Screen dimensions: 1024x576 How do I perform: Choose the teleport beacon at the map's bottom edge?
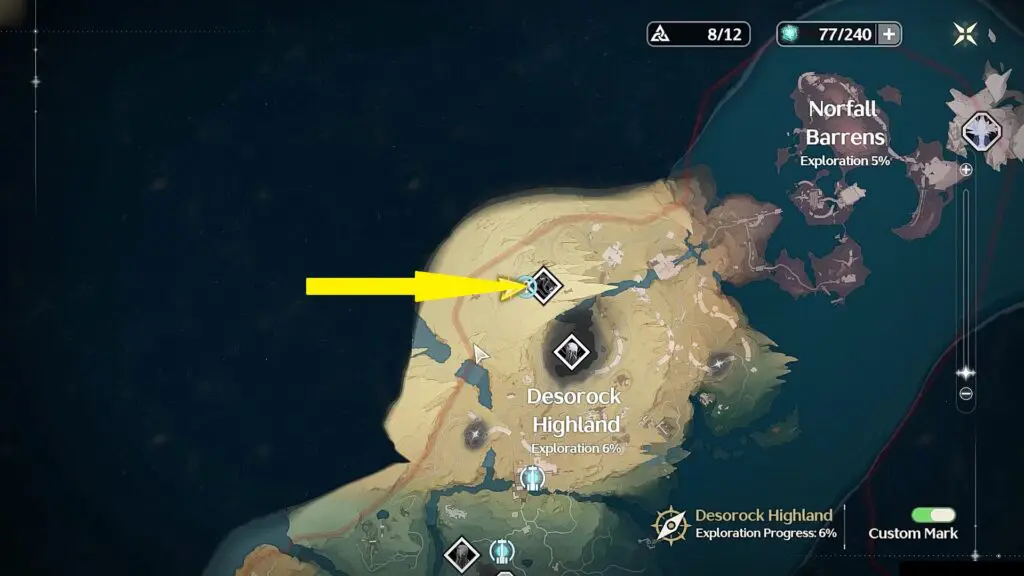pyautogui.click(x=502, y=550)
